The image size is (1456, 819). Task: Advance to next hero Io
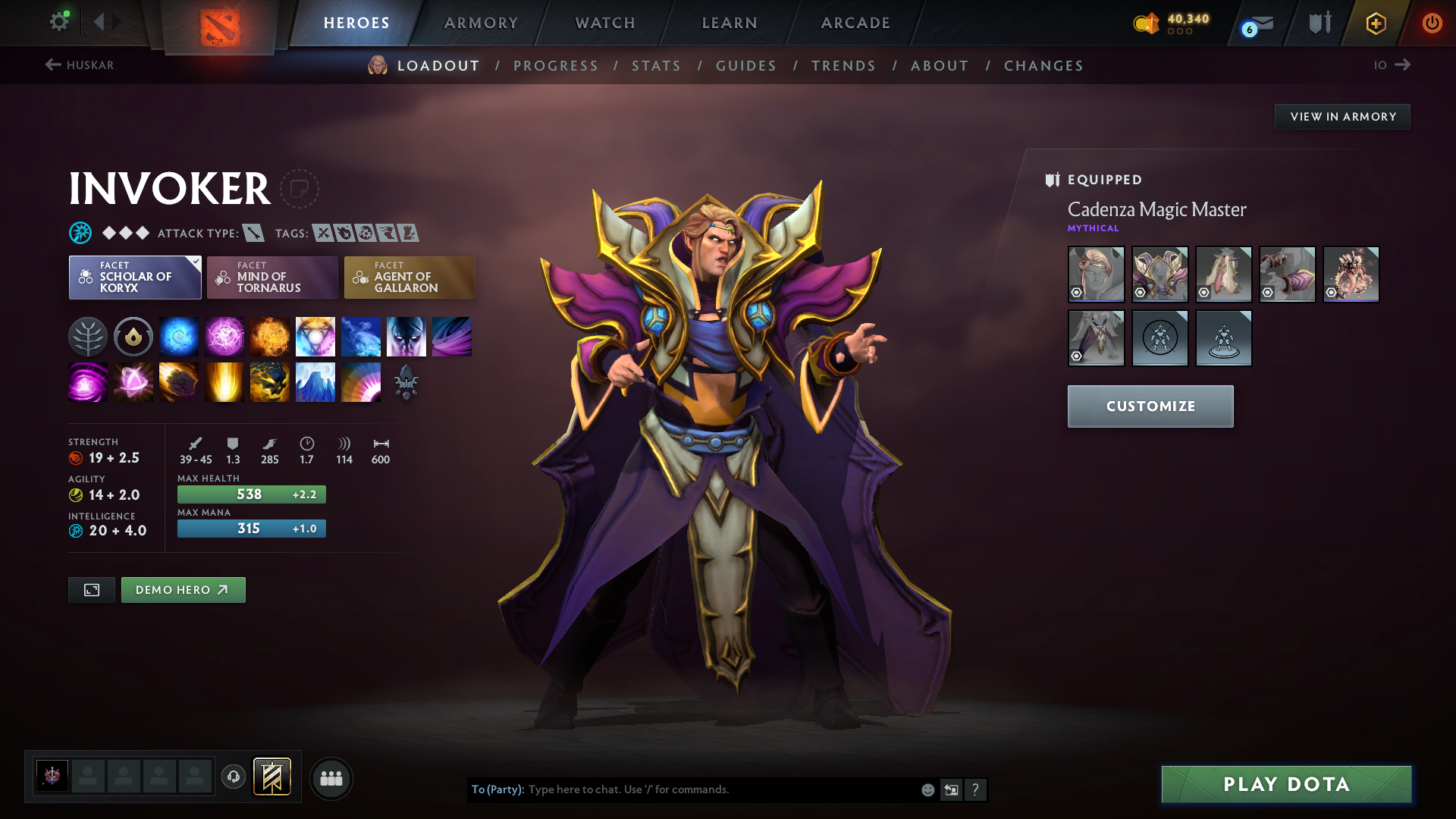1392,65
